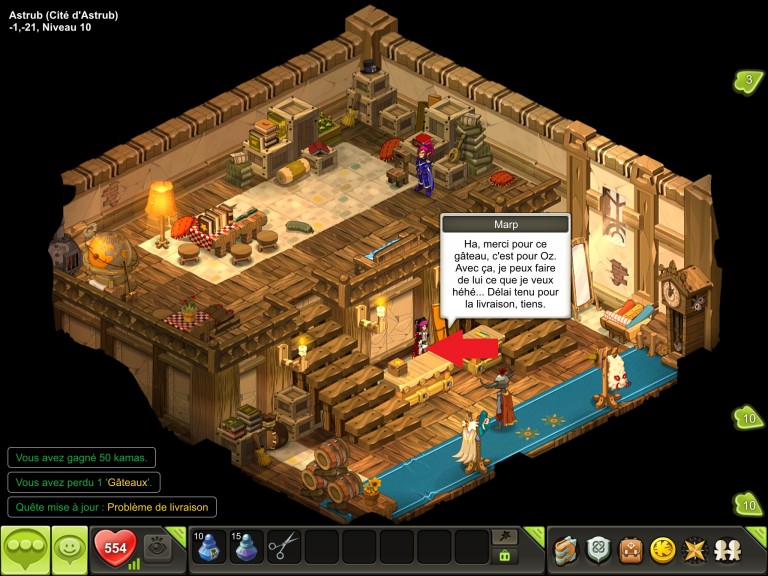Select the scissors item in the shortcut bar
768x576 pixels.
point(283,546)
